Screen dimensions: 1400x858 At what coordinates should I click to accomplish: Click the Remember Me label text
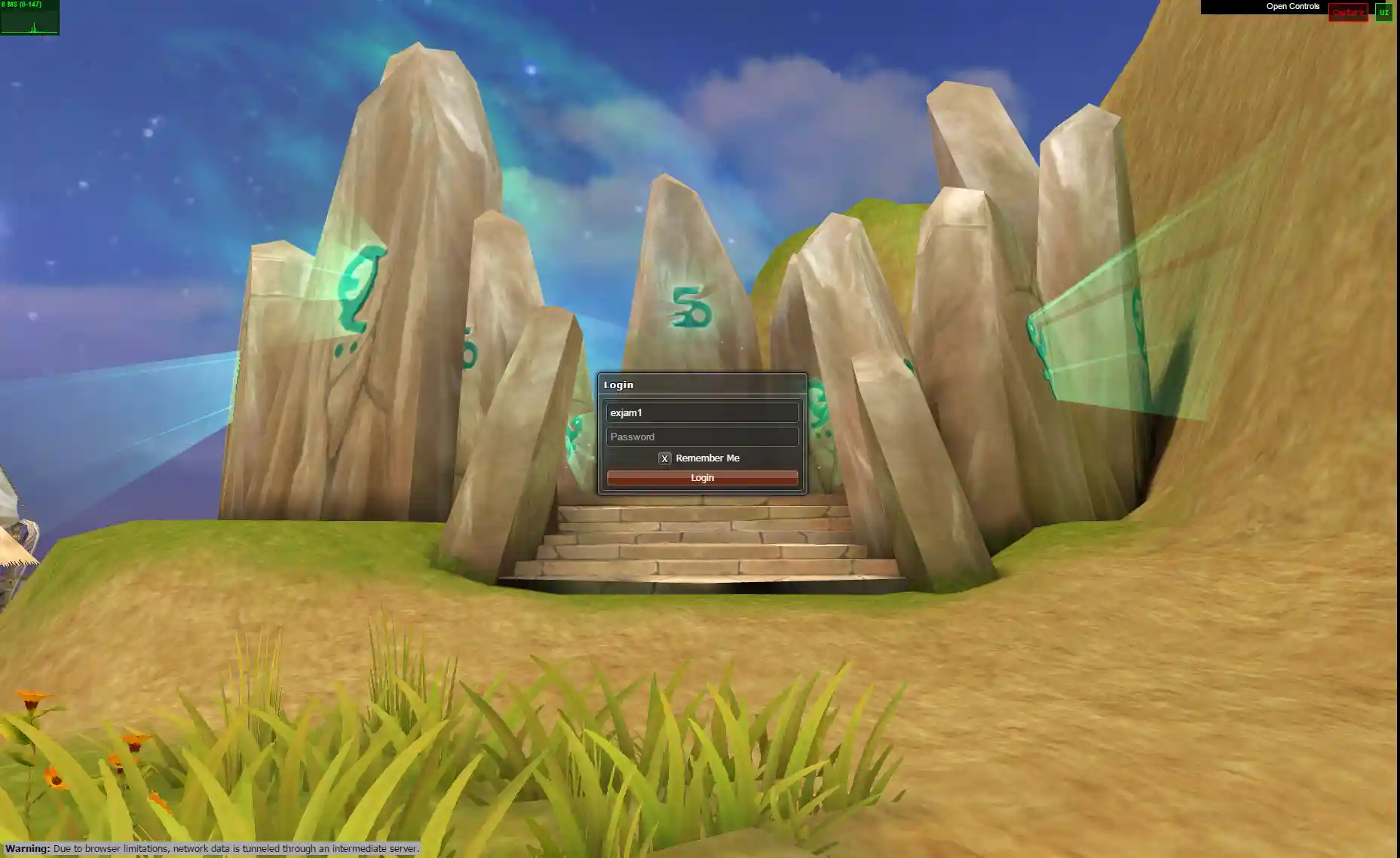click(x=707, y=458)
